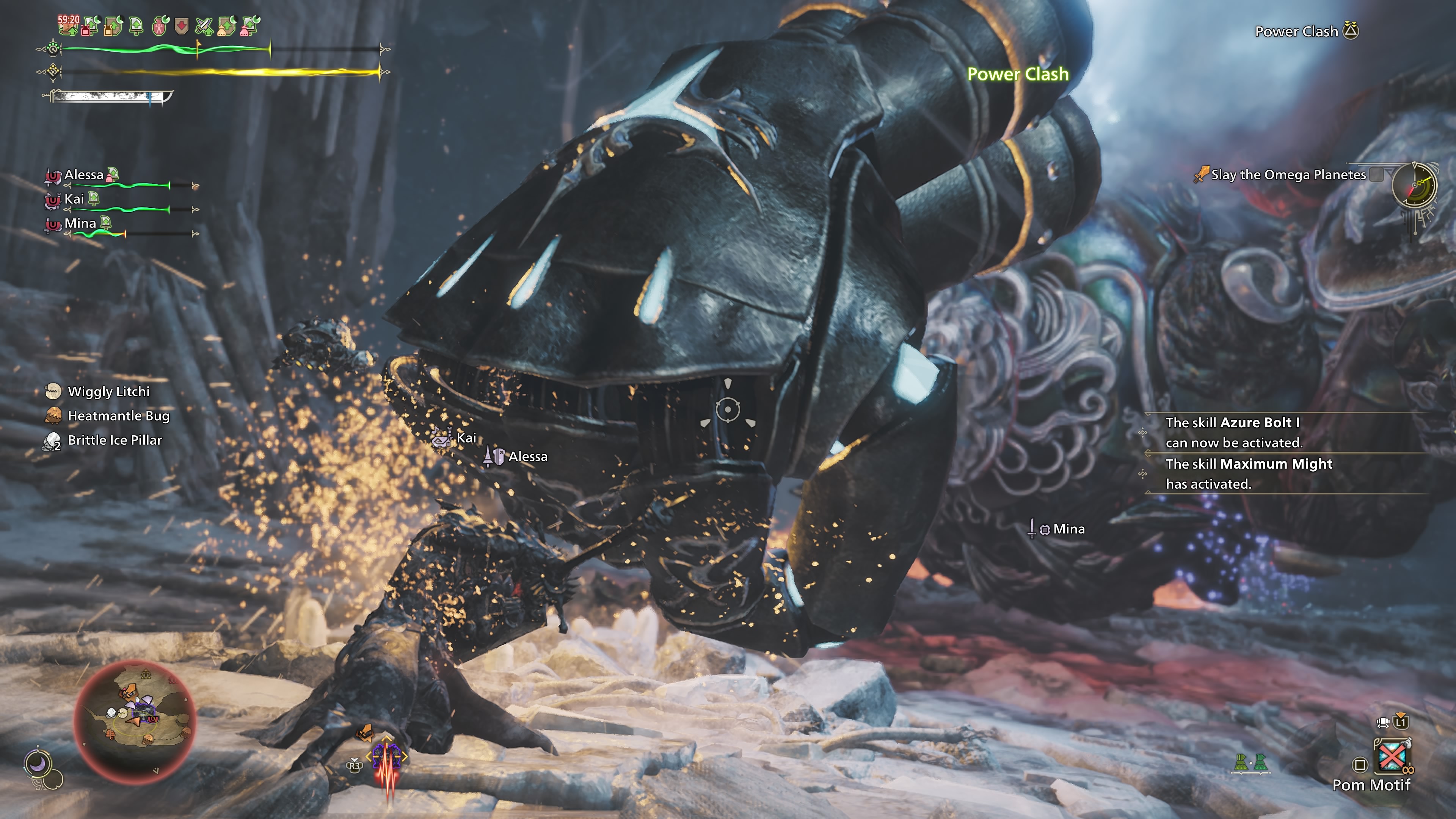Click the Wiggly Litchi pickup entry
This screenshot has width=1456, height=819.
point(108,392)
